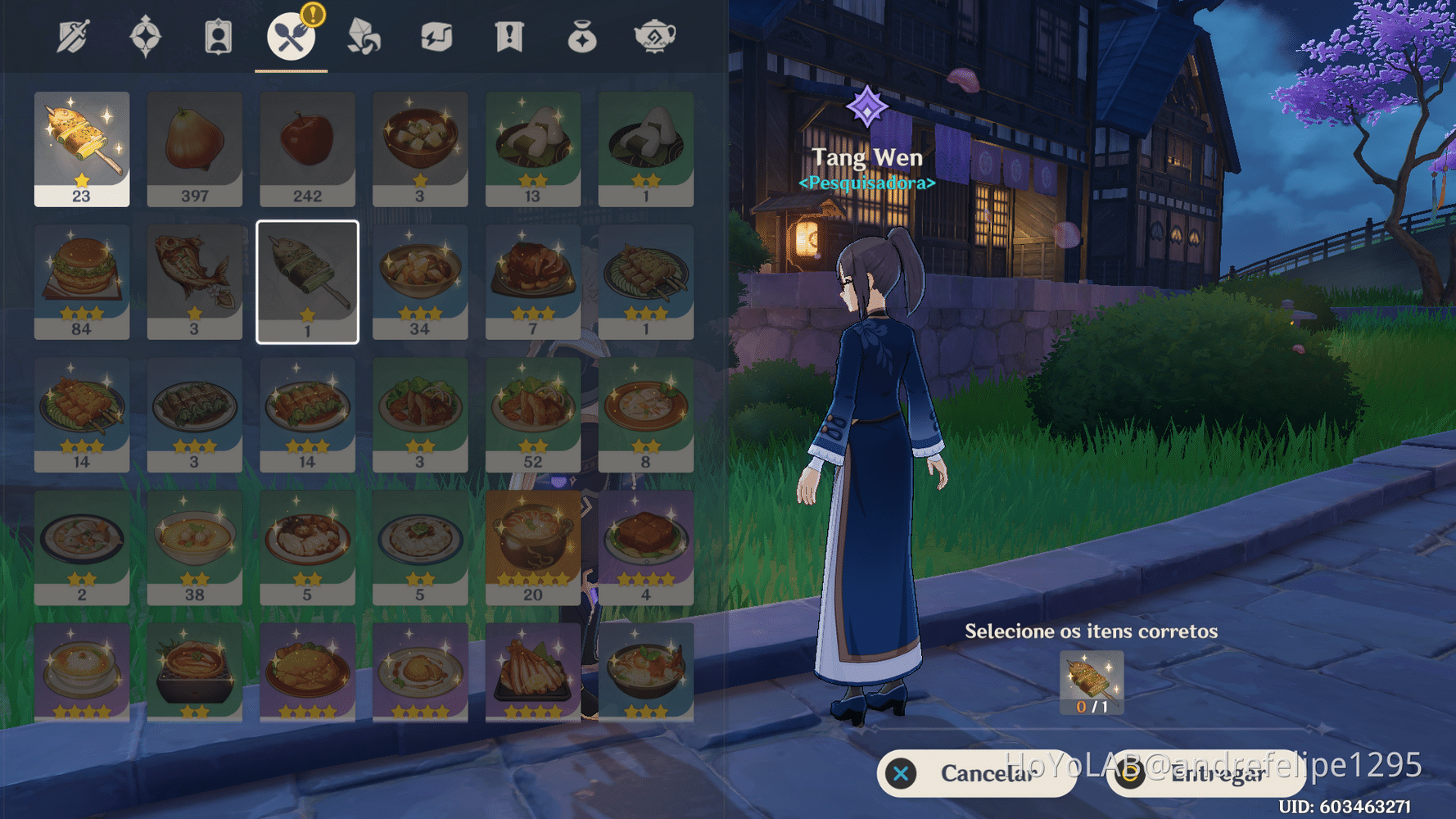The image size is (1456, 819).
Task: Open the Precious Items tab
Action: click(x=582, y=37)
